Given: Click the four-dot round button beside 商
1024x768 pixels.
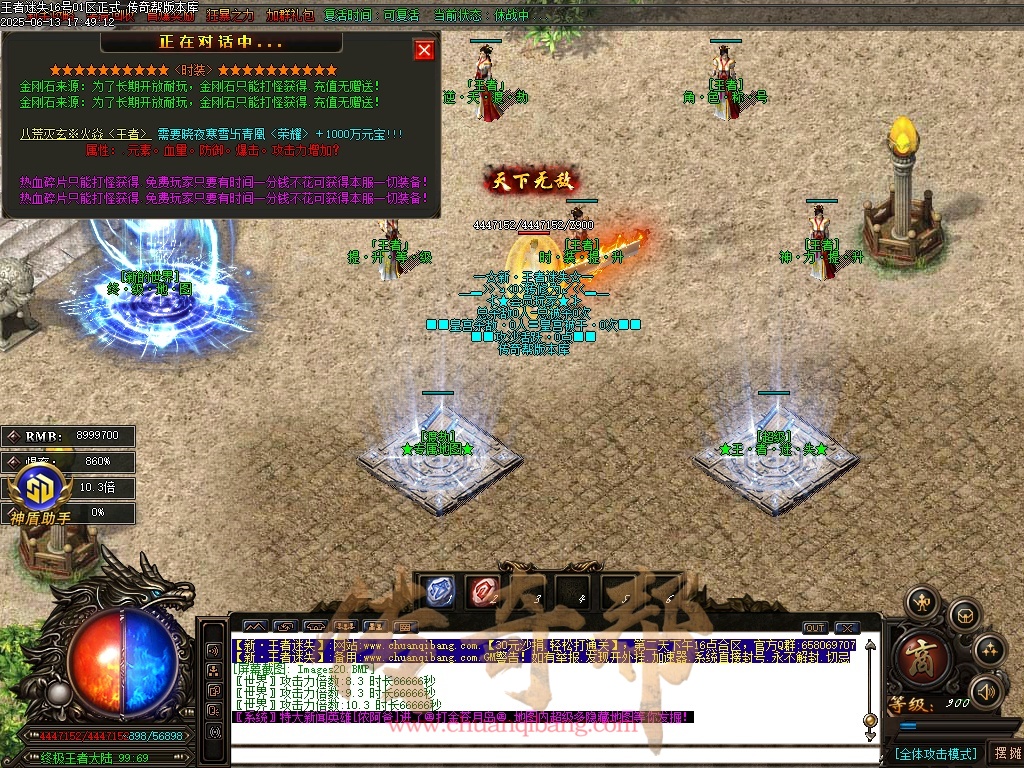Looking at the screenshot, I should [990, 650].
